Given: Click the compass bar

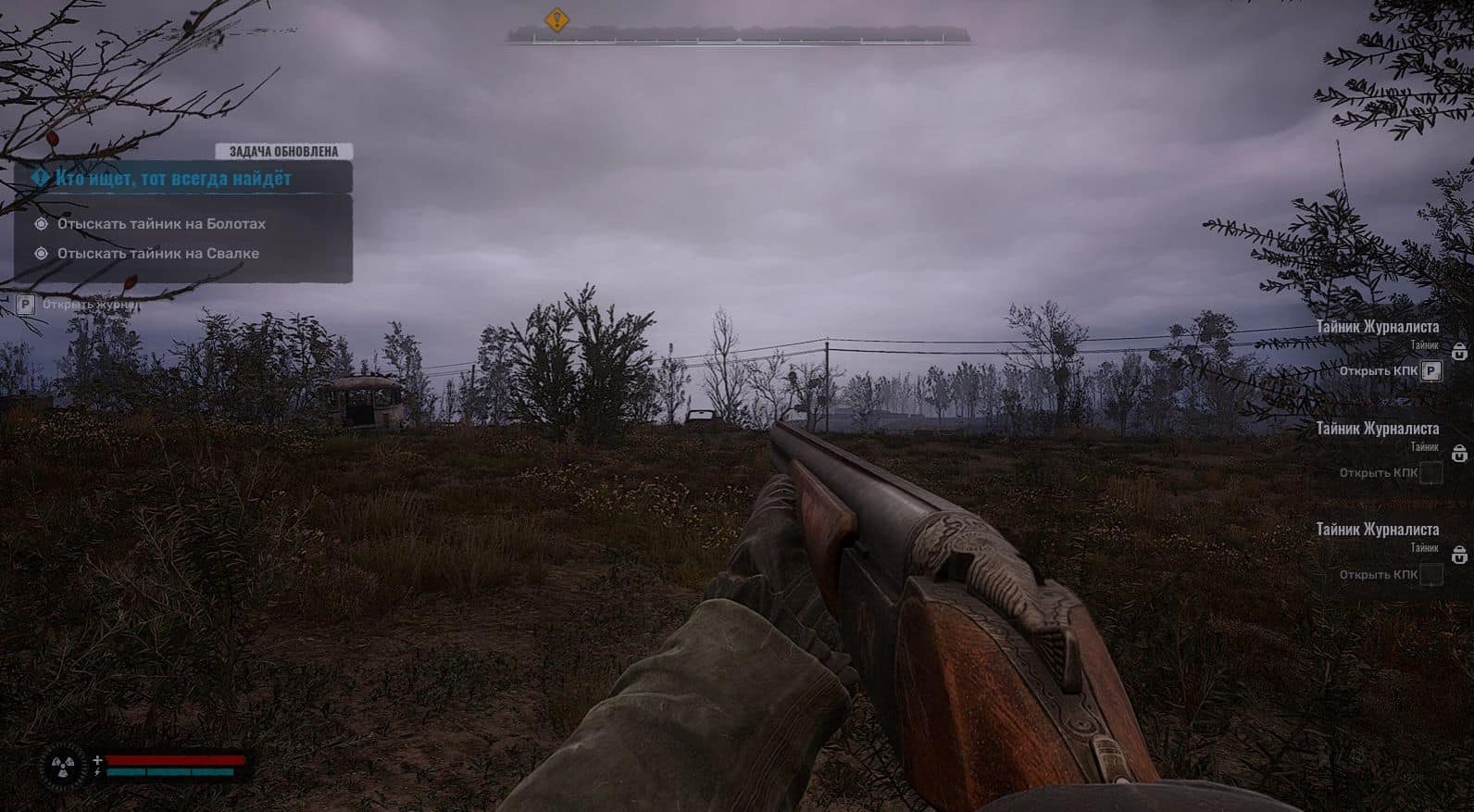Looking at the screenshot, I should point(738,36).
